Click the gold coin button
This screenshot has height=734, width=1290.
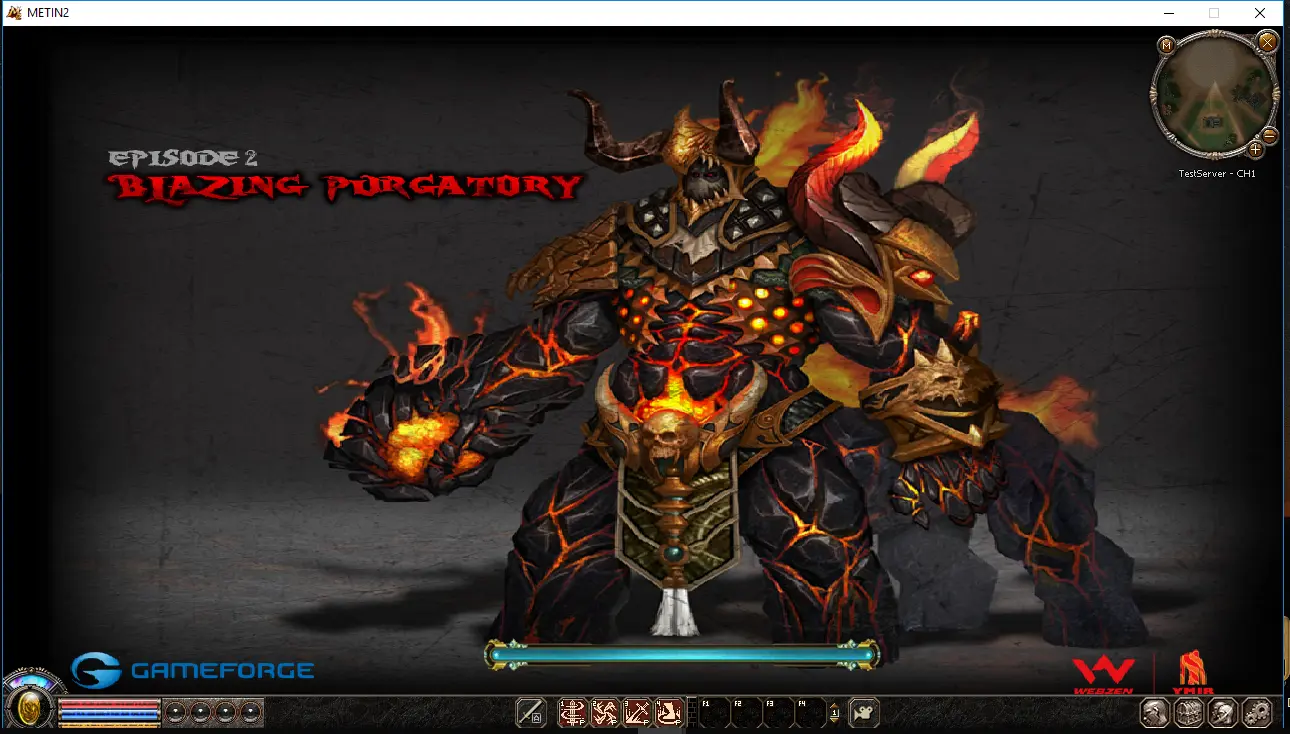(32, 708)
